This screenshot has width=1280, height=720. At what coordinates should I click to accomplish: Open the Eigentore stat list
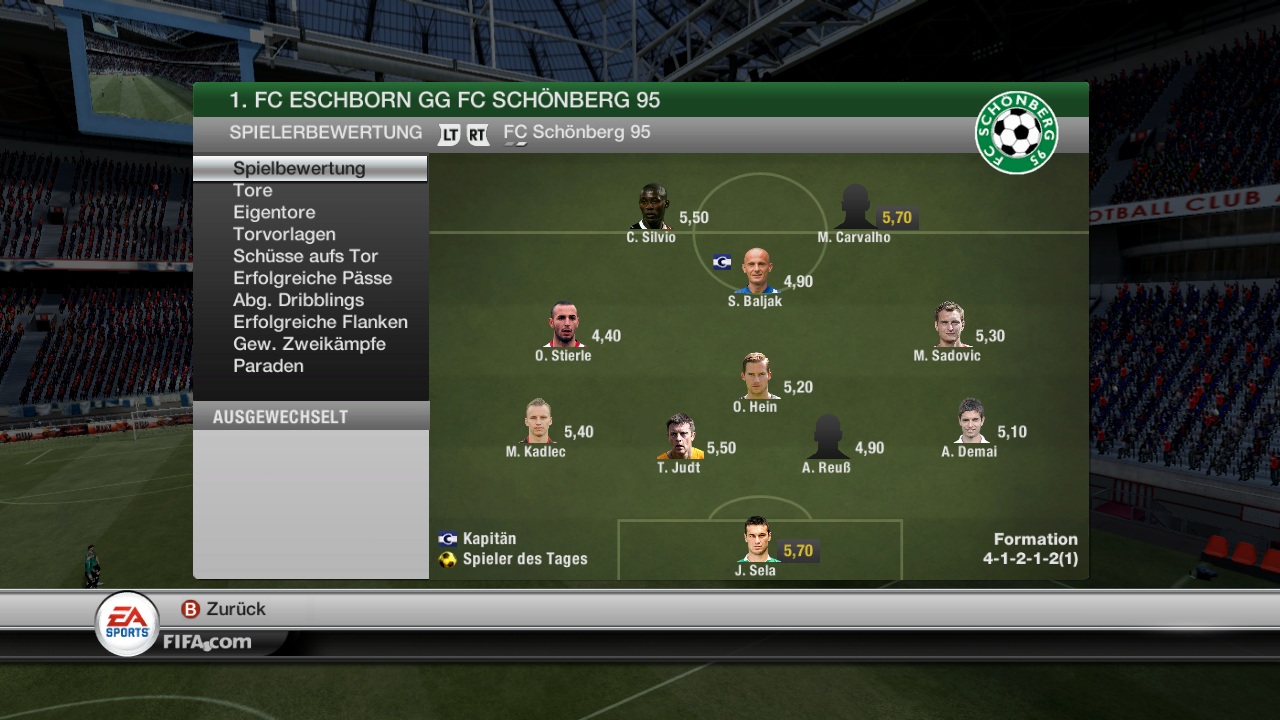tap(274, 212)
